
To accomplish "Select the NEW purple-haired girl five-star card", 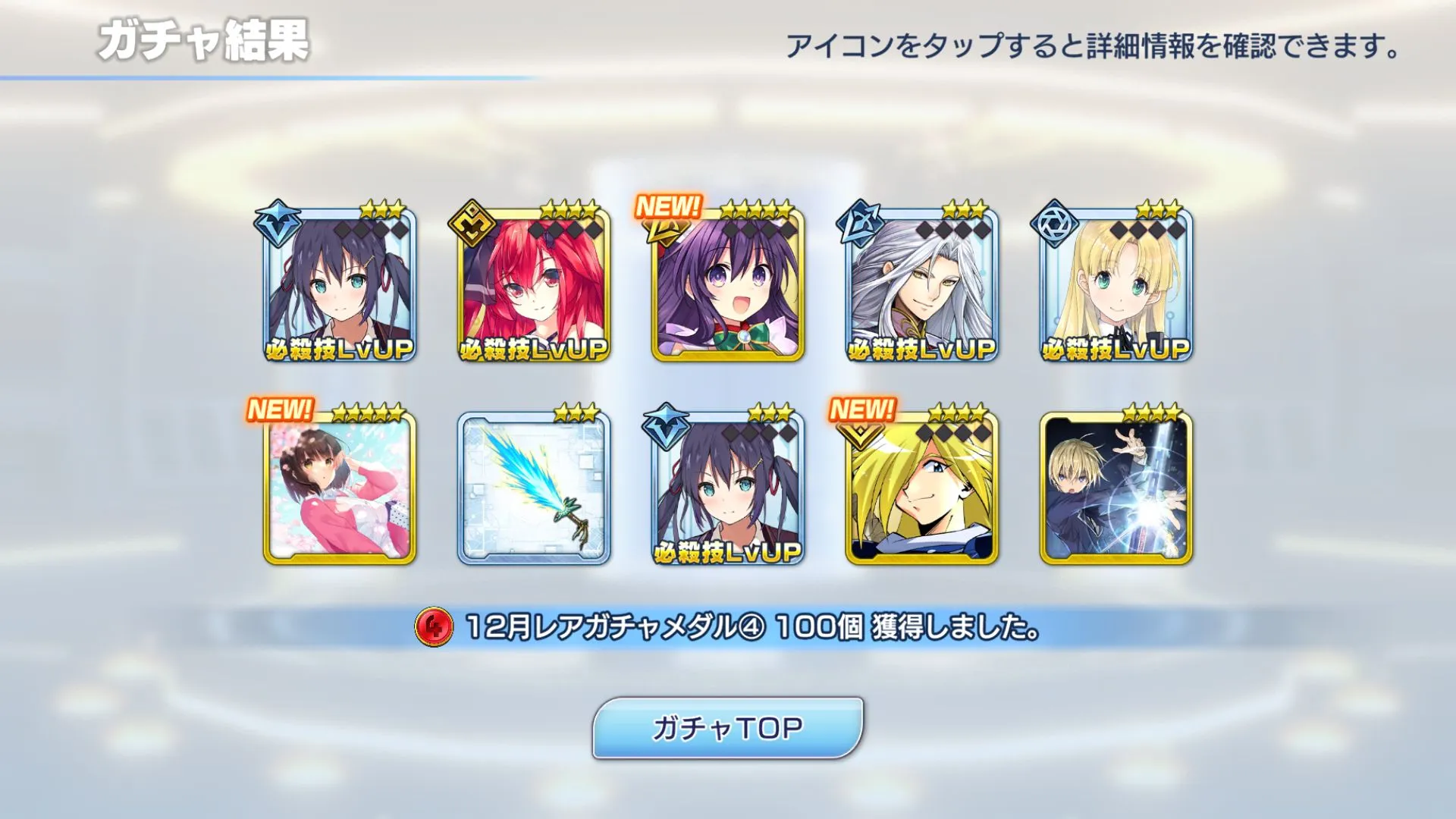I will click(x=728, y=284).
